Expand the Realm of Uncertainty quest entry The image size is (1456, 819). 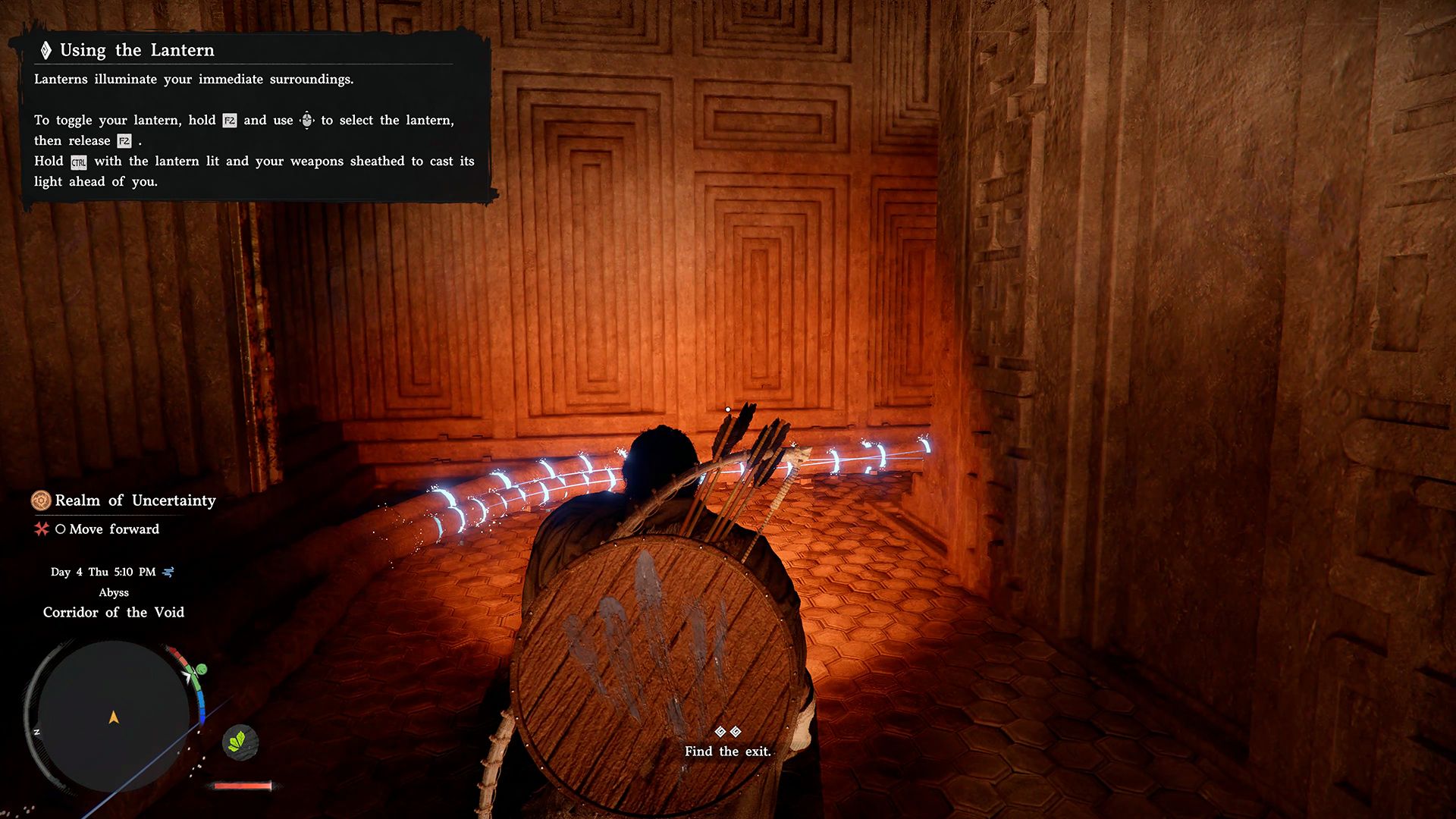point(134,500)
